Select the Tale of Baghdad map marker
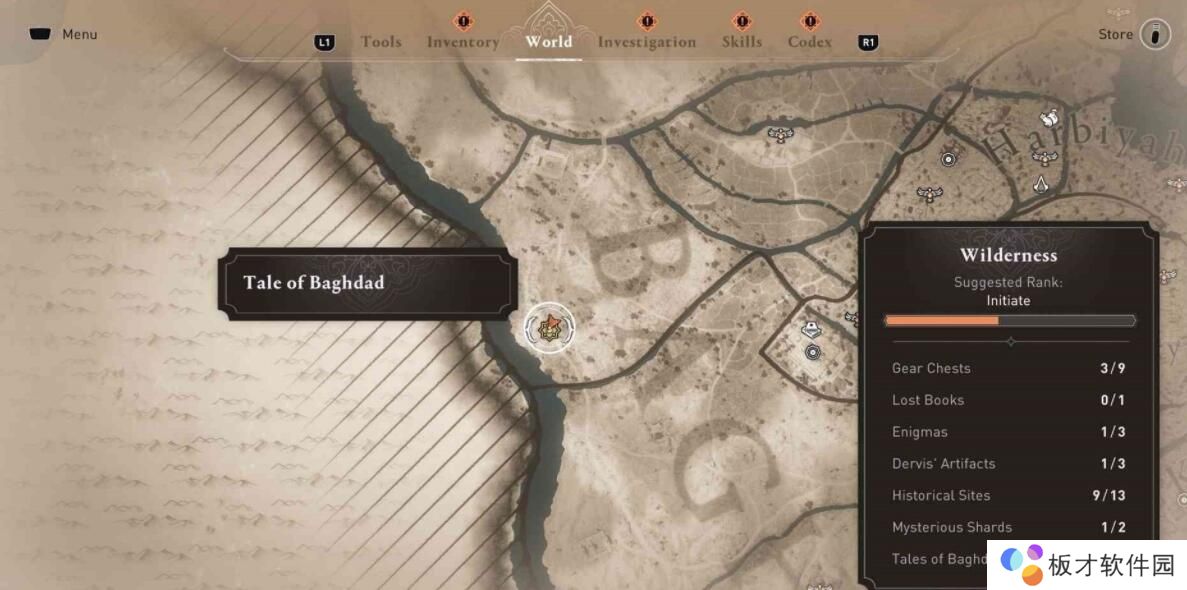 [x=549, y=328]
